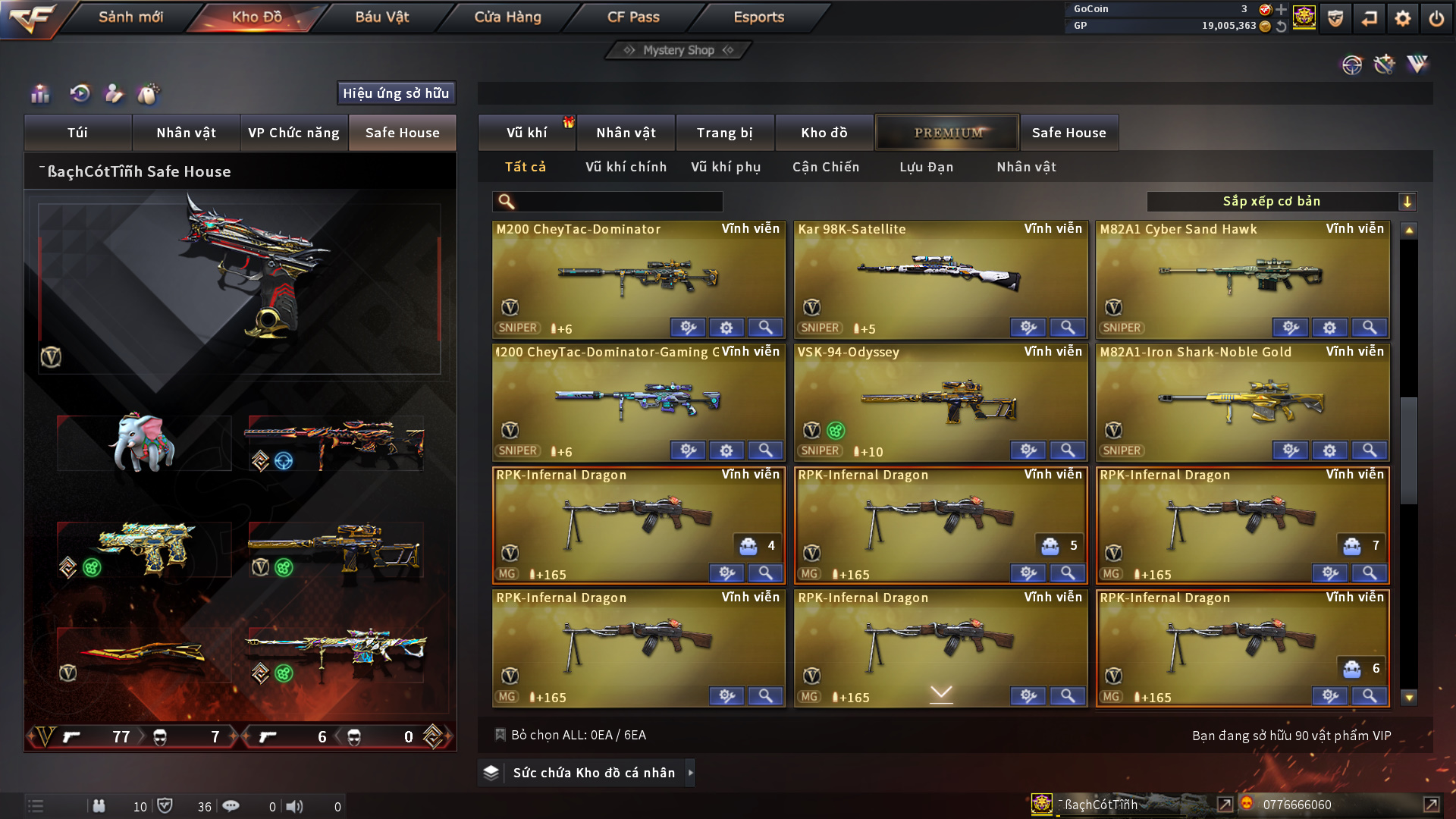
Task: Select the Trang bị tab
Action: [x=724, y=133]
